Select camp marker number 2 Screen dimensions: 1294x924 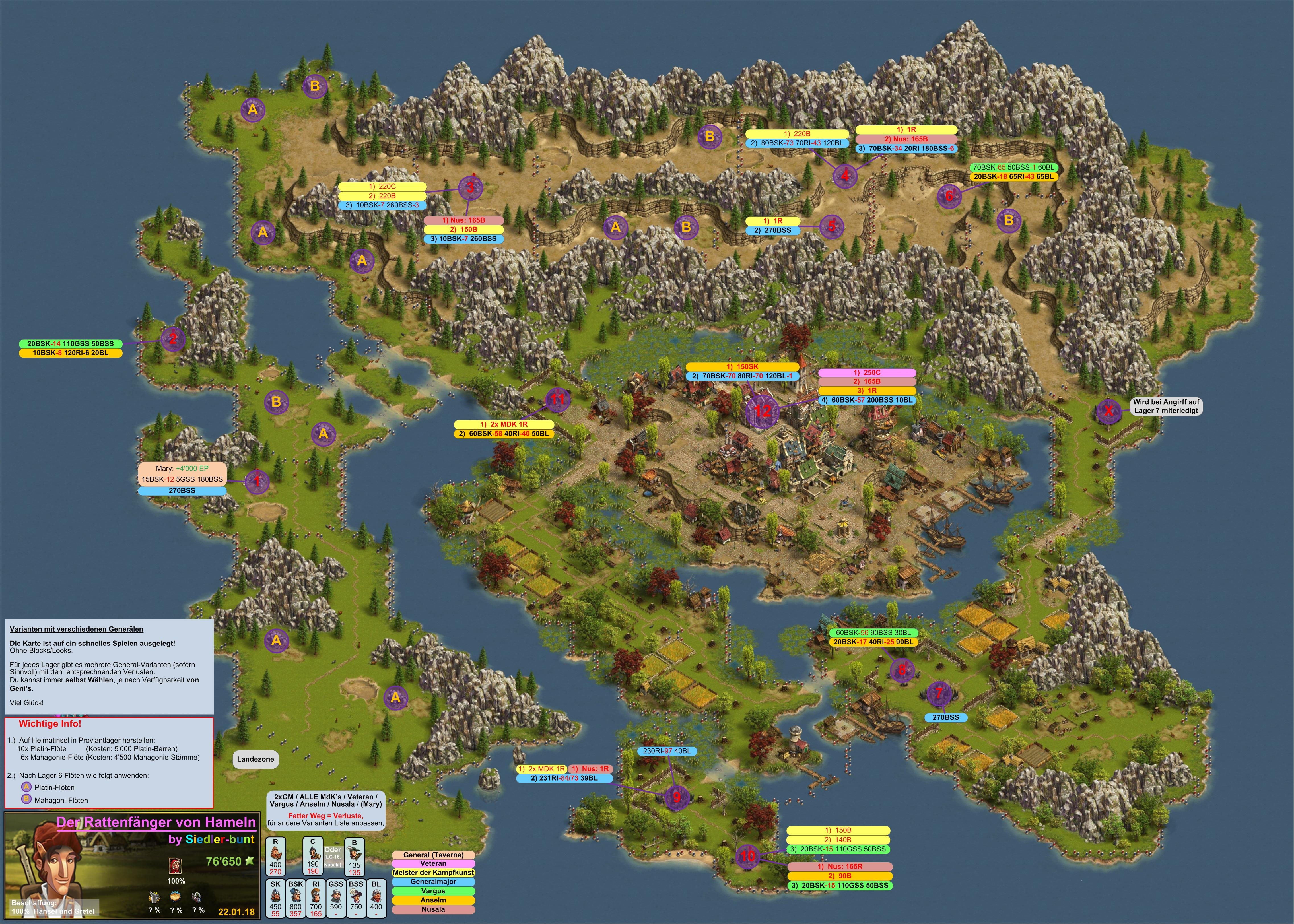point(173,339)
